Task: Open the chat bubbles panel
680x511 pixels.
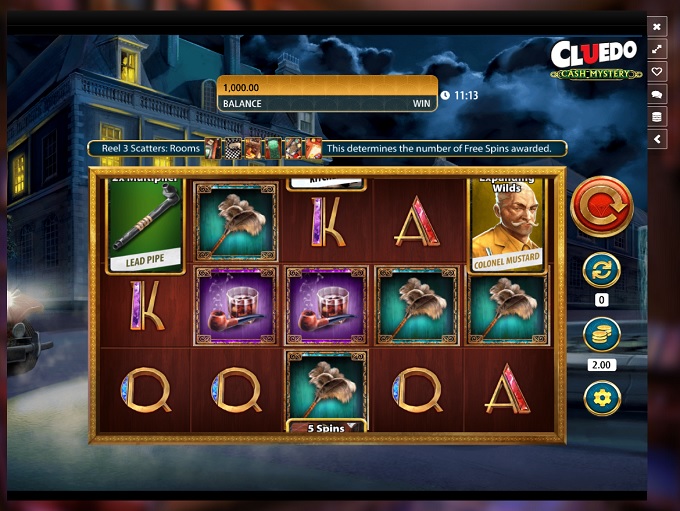Action: pos(657,94)
